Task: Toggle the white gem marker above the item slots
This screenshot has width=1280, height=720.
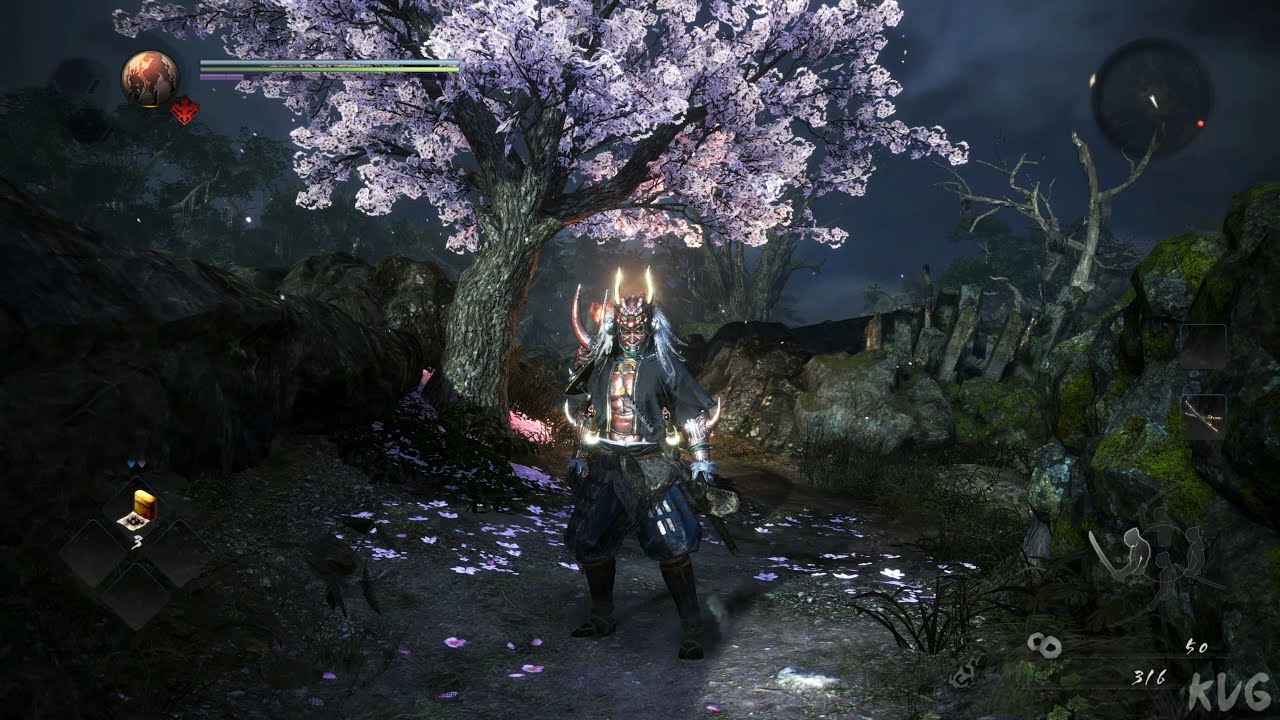Action: [x=142, y=462]
